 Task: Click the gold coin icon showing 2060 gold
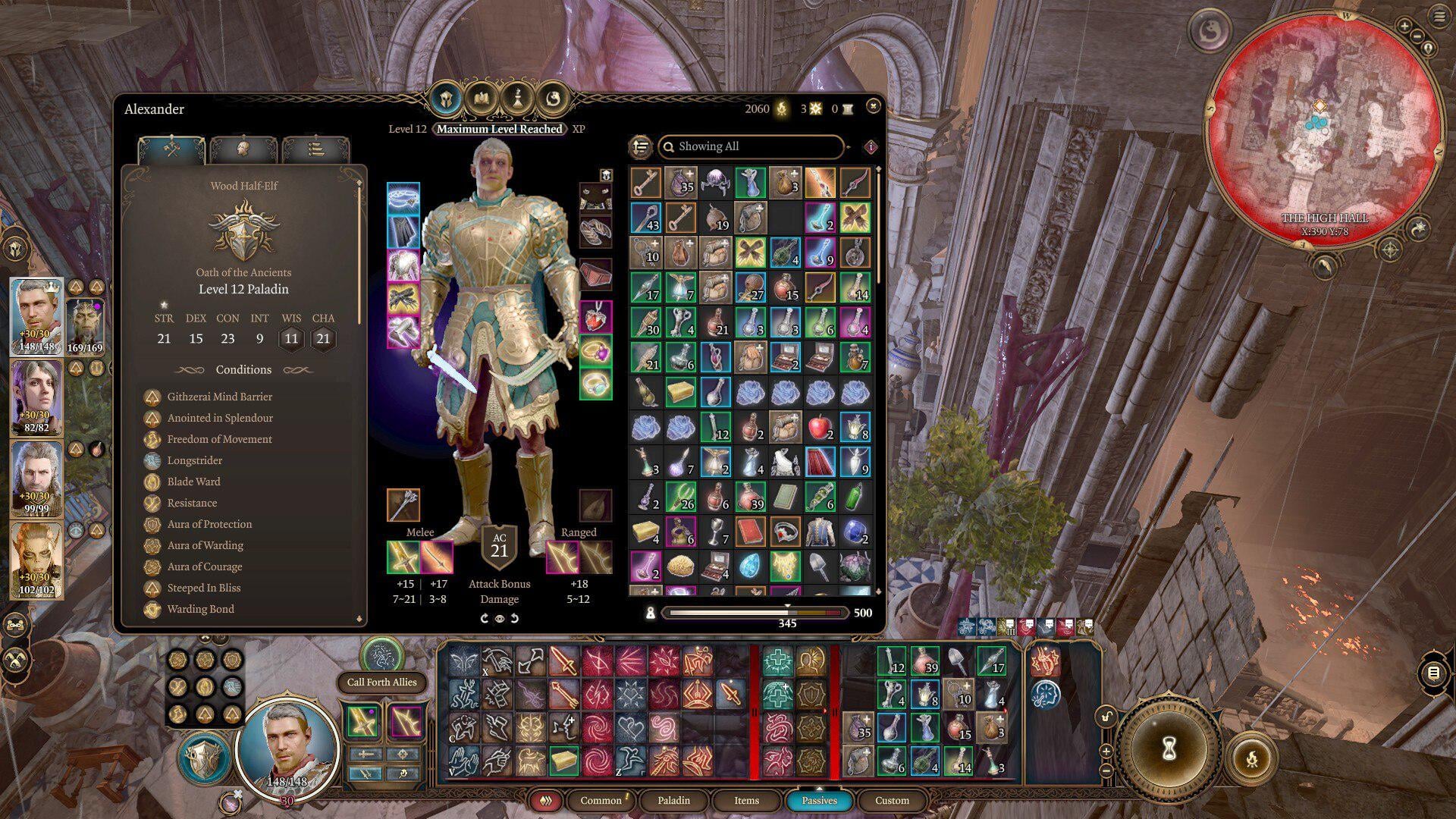(780, 108)
